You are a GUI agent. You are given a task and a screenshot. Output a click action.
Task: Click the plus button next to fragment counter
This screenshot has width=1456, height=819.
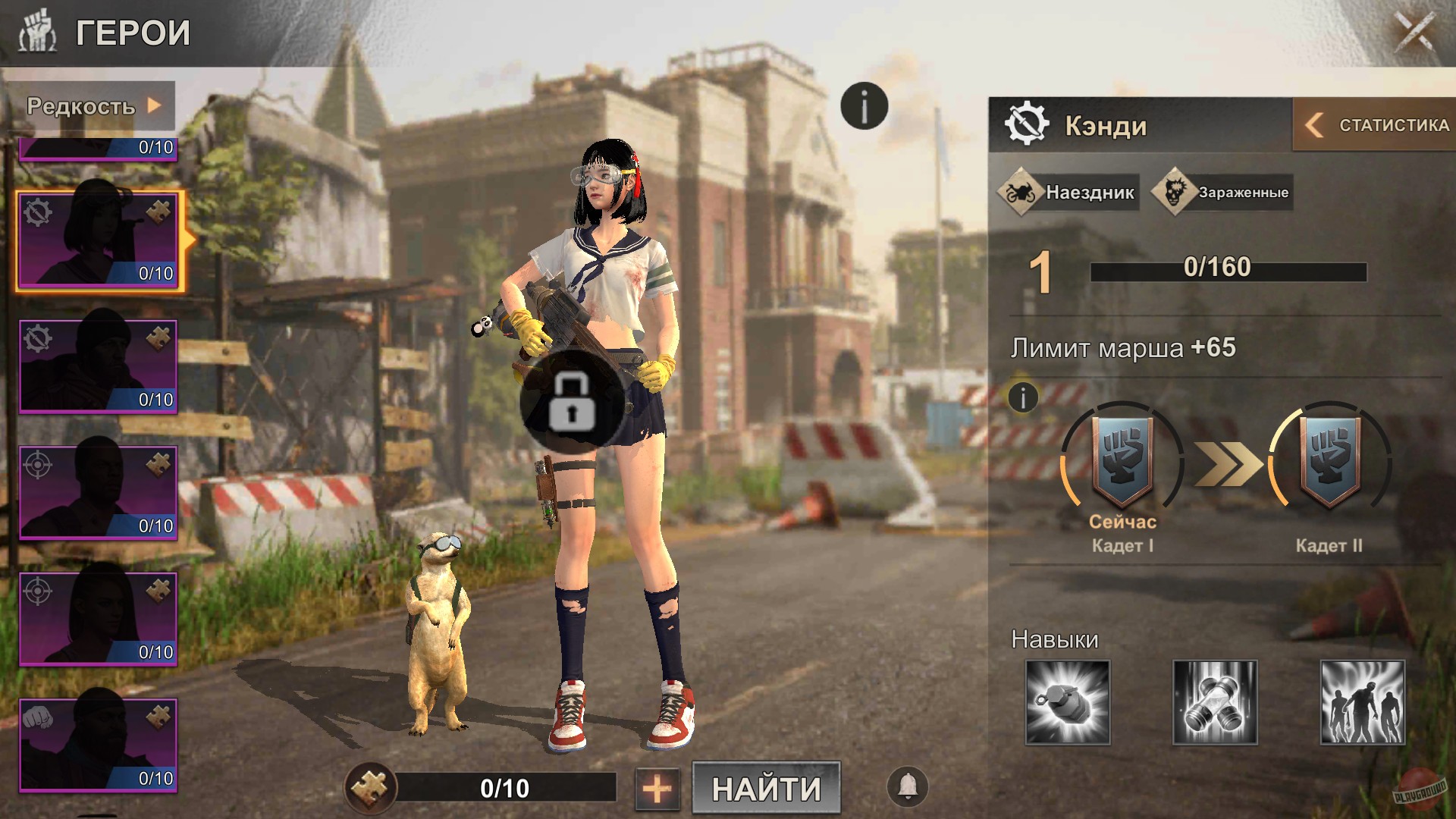pyautogui.click(x=659, y=789)
